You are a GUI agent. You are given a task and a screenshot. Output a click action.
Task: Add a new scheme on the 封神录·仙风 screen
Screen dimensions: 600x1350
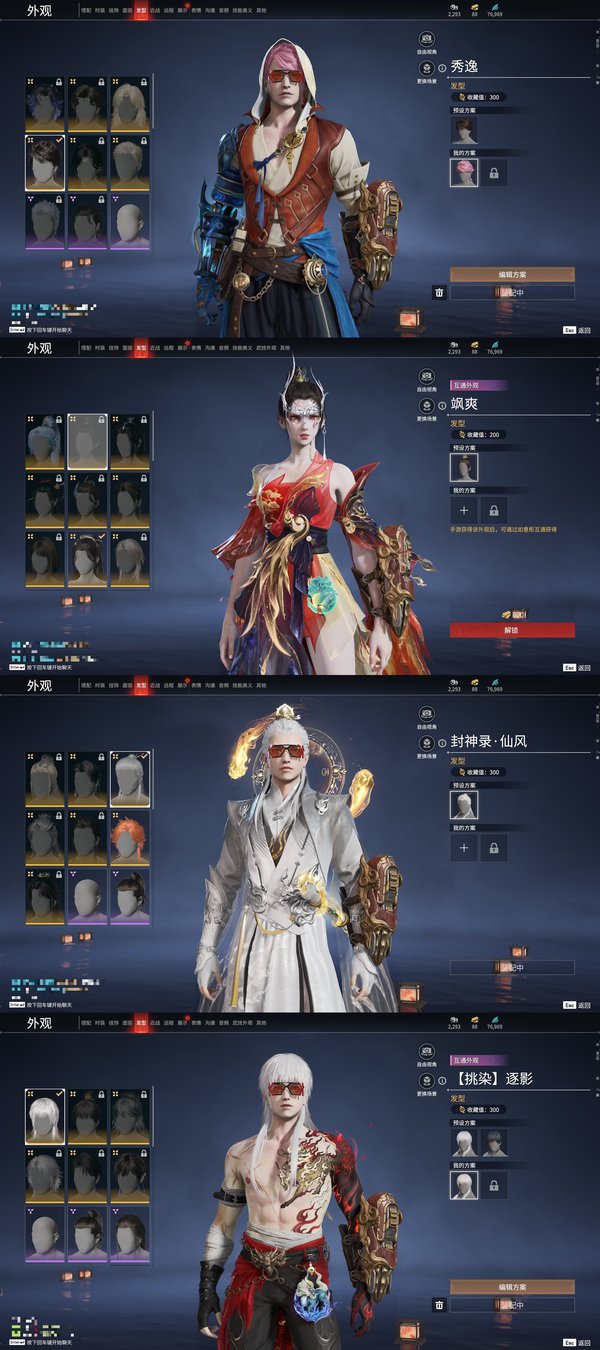pyautogui.click(x=463, y=848)
